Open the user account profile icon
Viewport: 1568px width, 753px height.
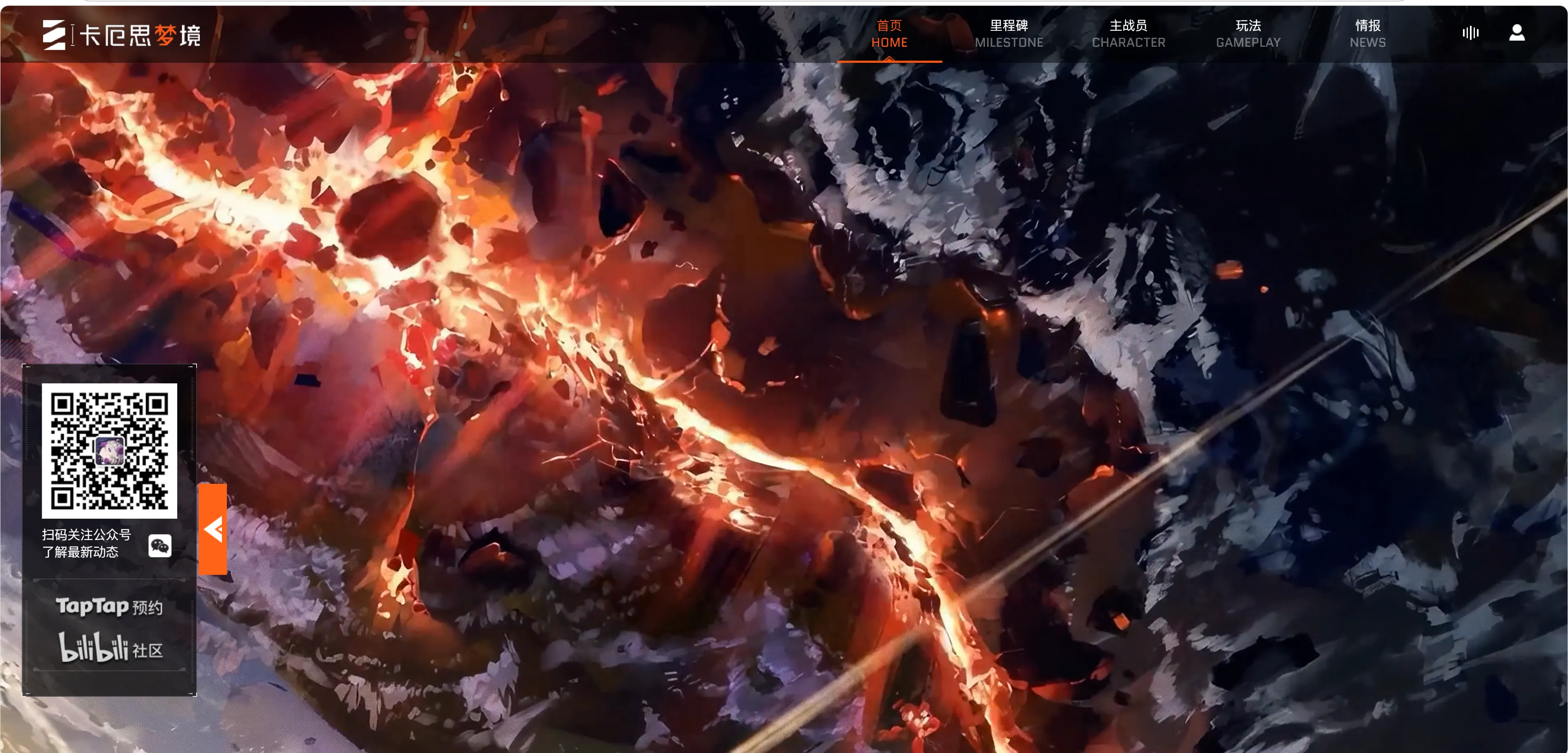1516,33
